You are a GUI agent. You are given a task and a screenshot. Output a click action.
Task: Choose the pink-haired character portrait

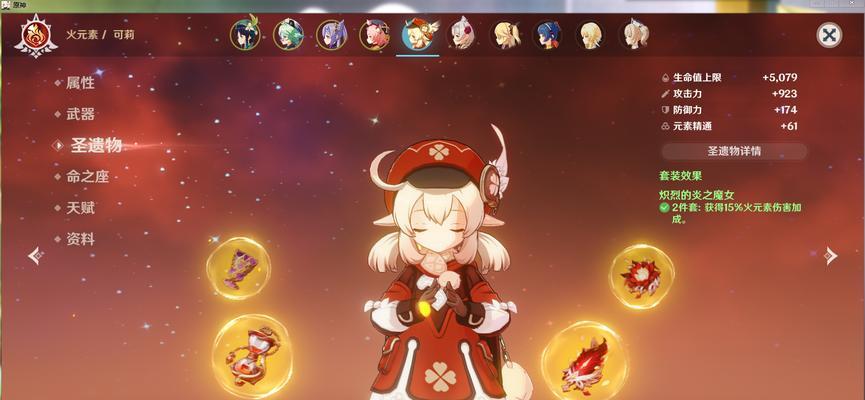coord(375,35)
